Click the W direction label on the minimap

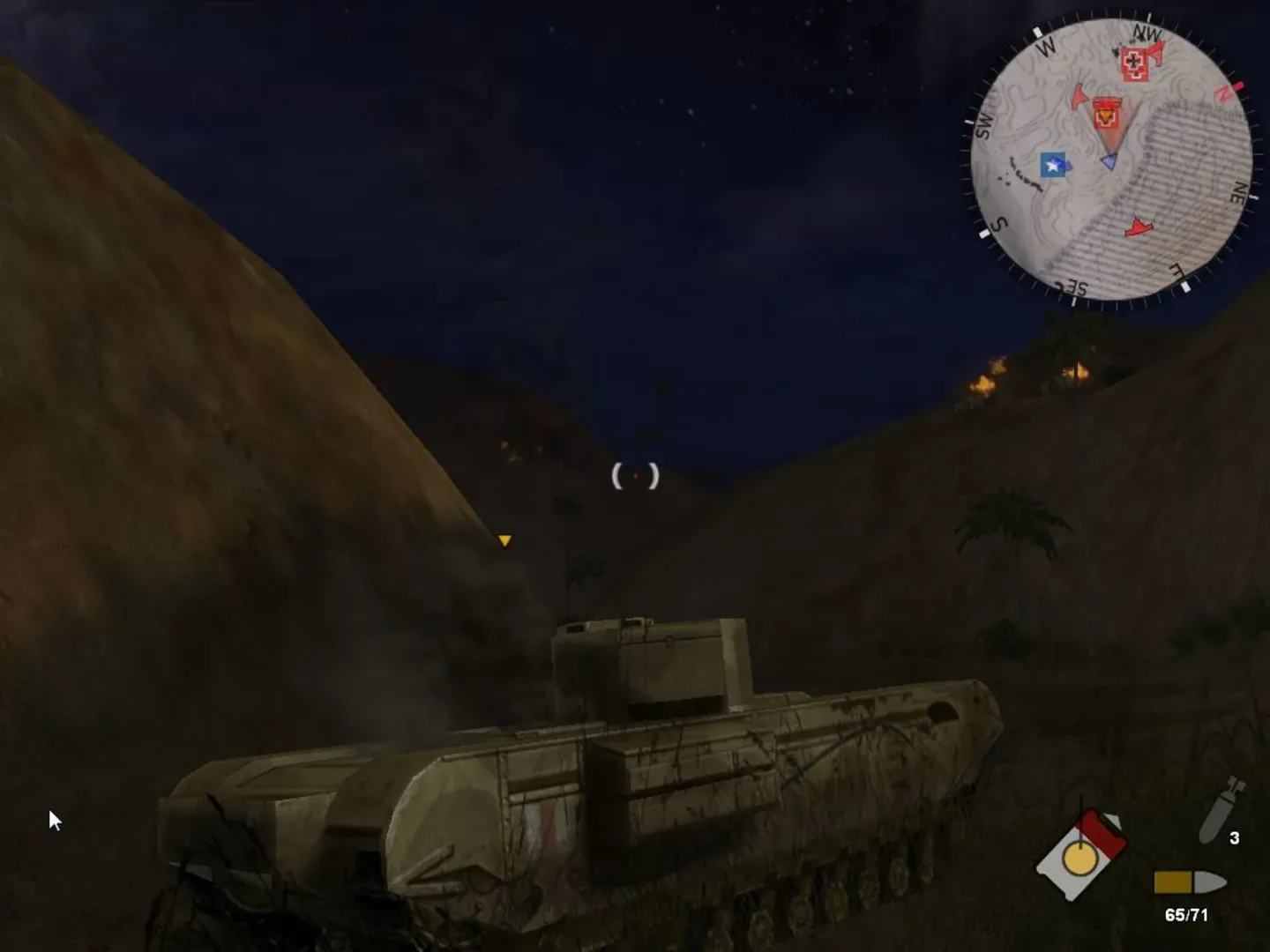1045,48
